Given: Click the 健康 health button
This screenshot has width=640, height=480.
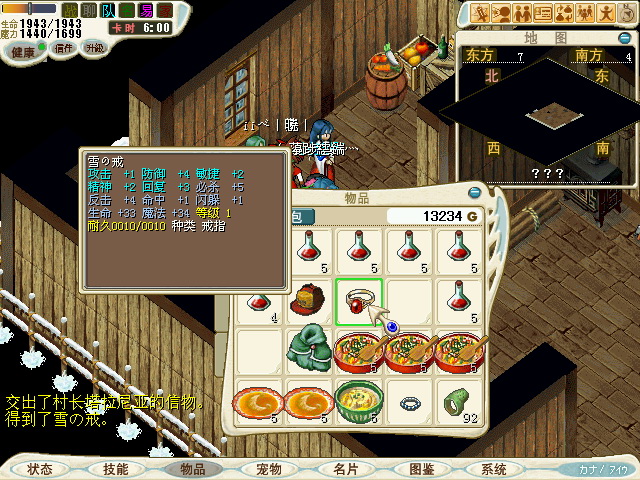Looking at the screenshot, I should [x=24, y=48].
